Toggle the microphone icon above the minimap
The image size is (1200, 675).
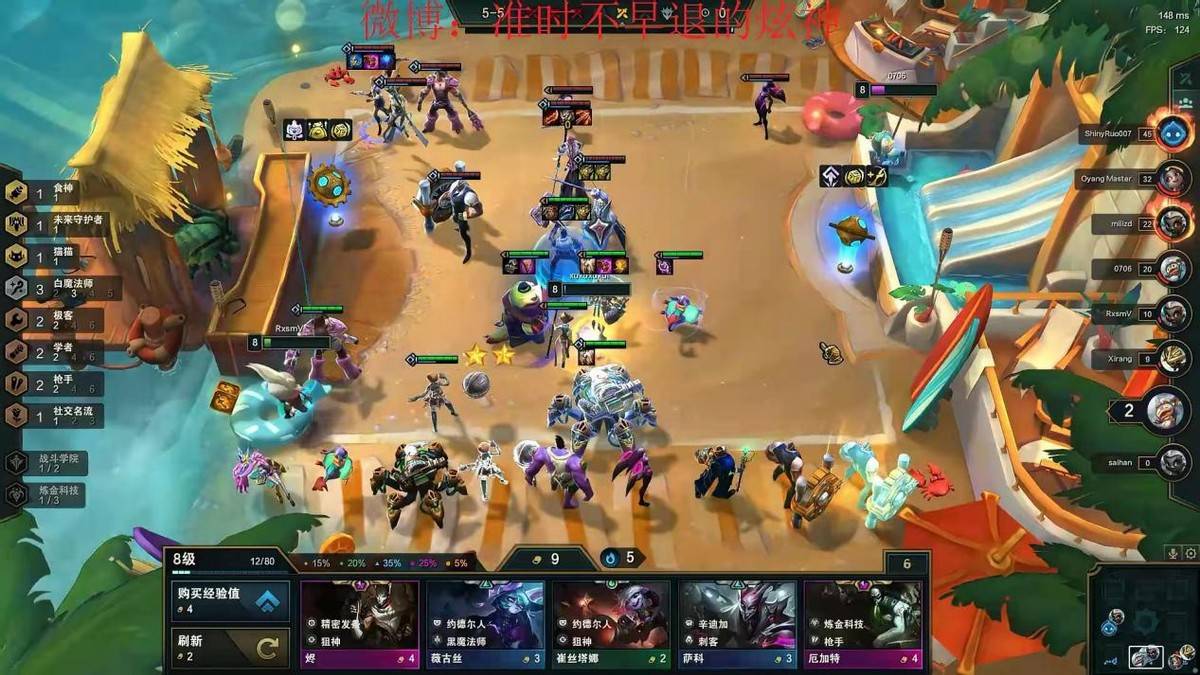1172,553
